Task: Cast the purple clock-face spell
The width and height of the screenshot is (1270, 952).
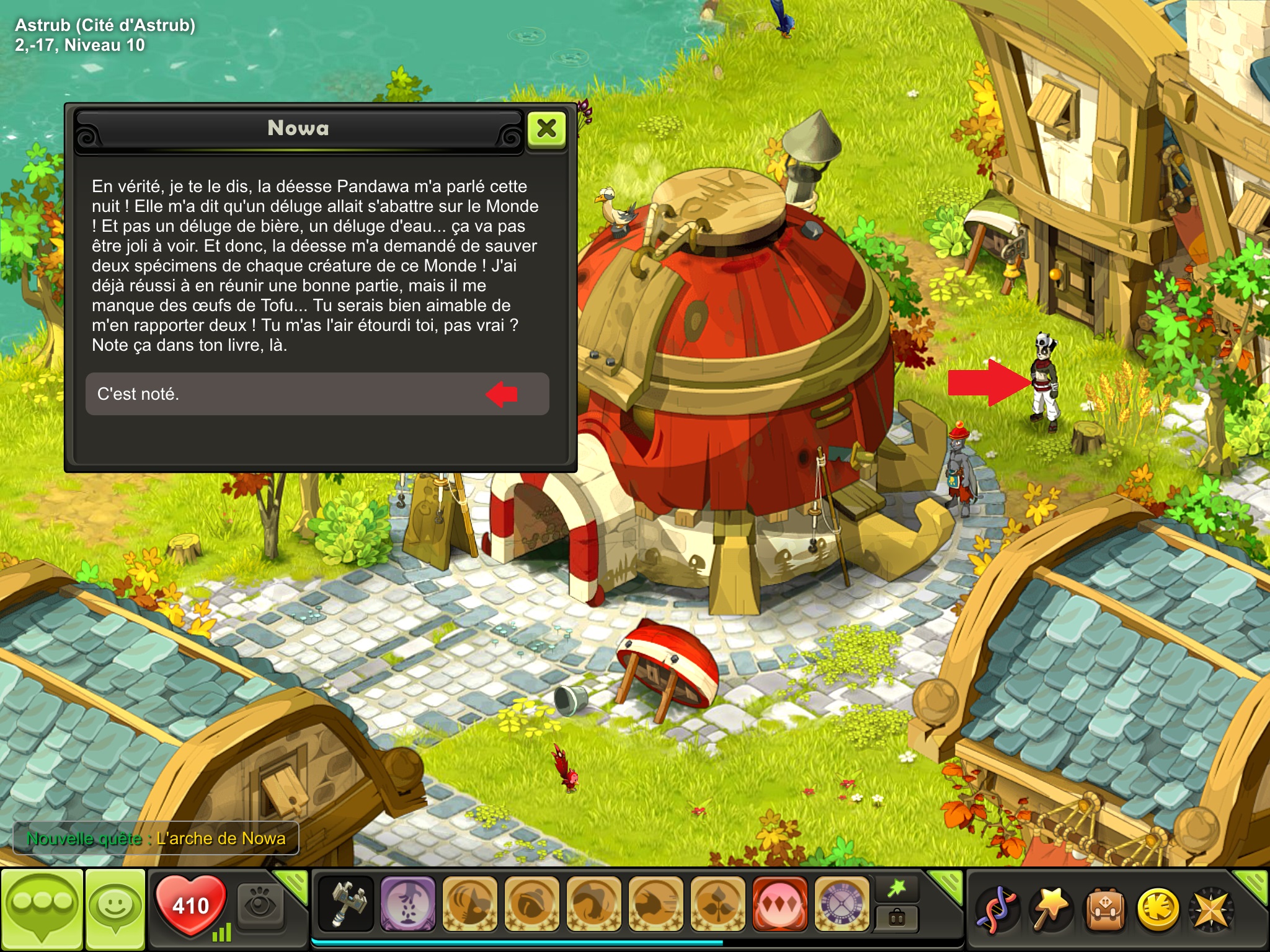Action: coord(841,903)
